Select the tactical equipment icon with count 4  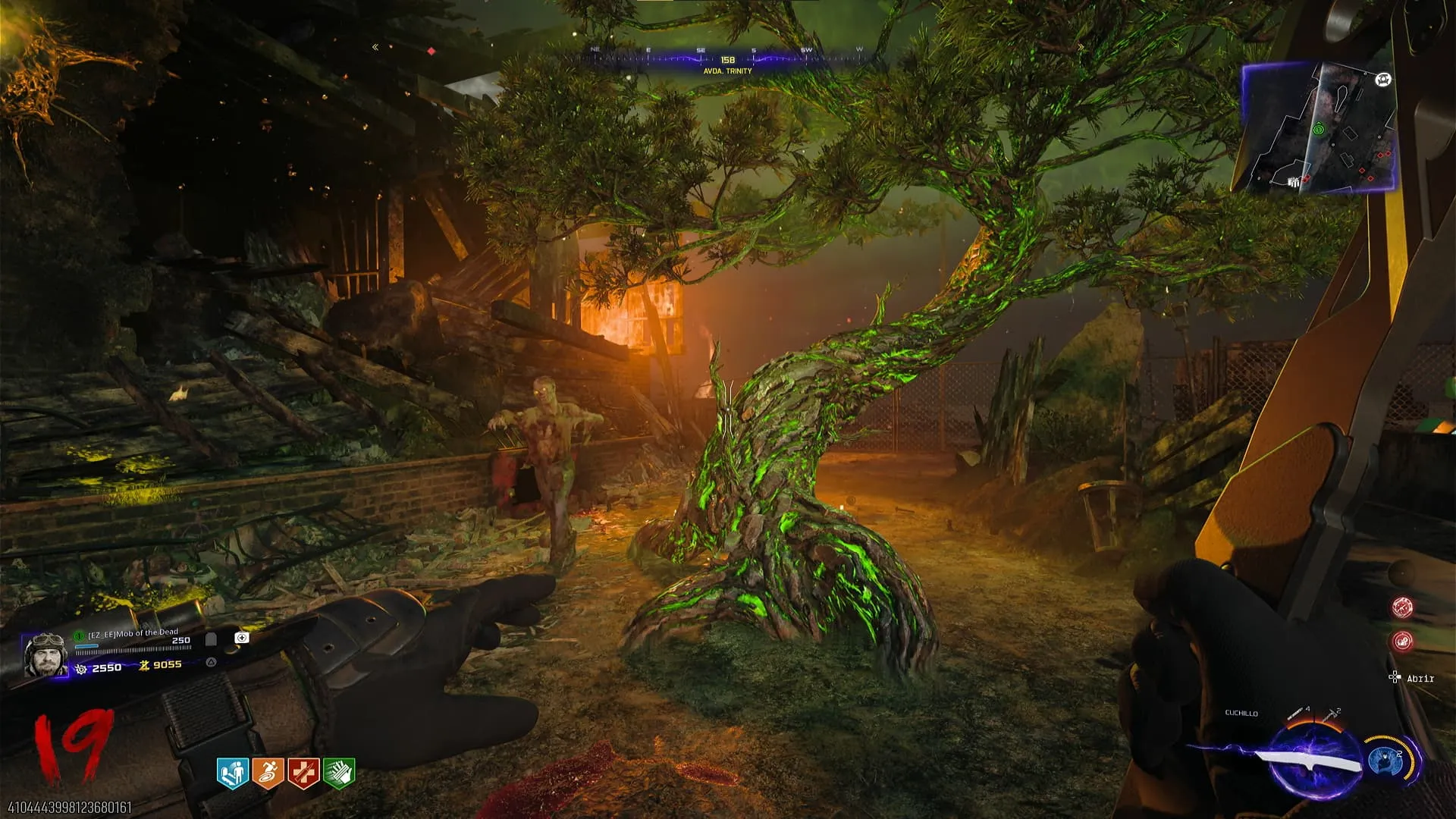tap(1296, 714)
